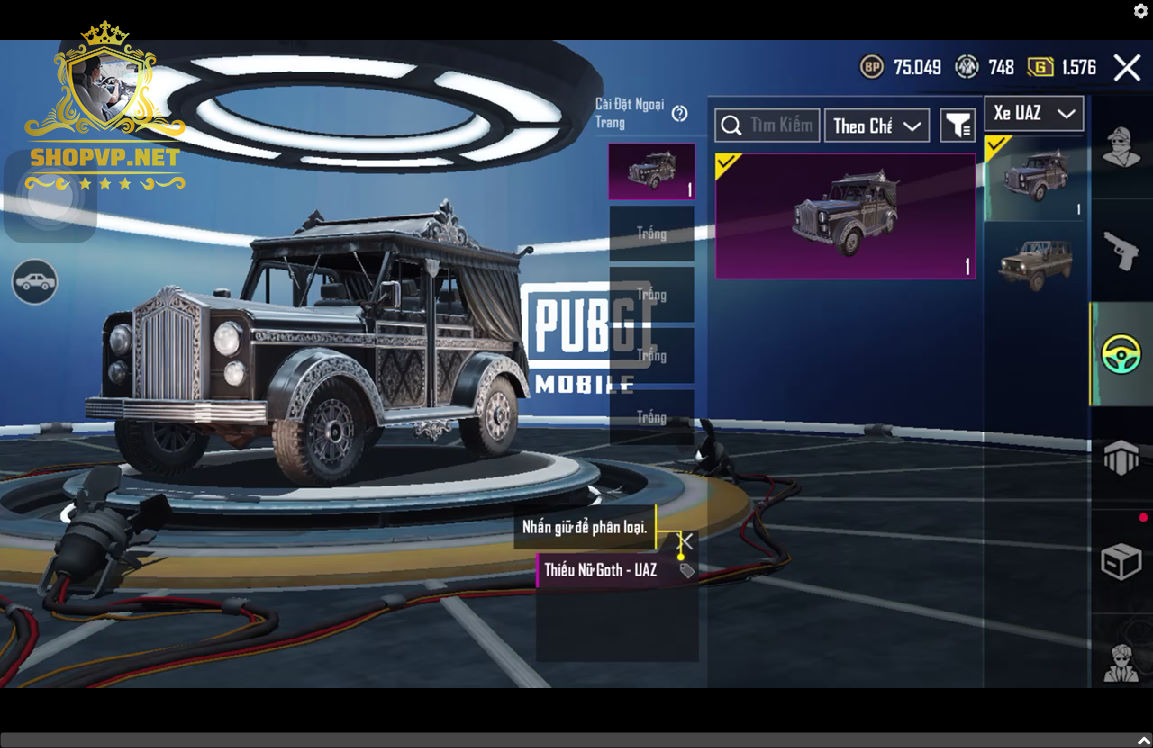Open the crate box category tab
The width and height of the screenshot is (1153, 748).
[1121, 562]
